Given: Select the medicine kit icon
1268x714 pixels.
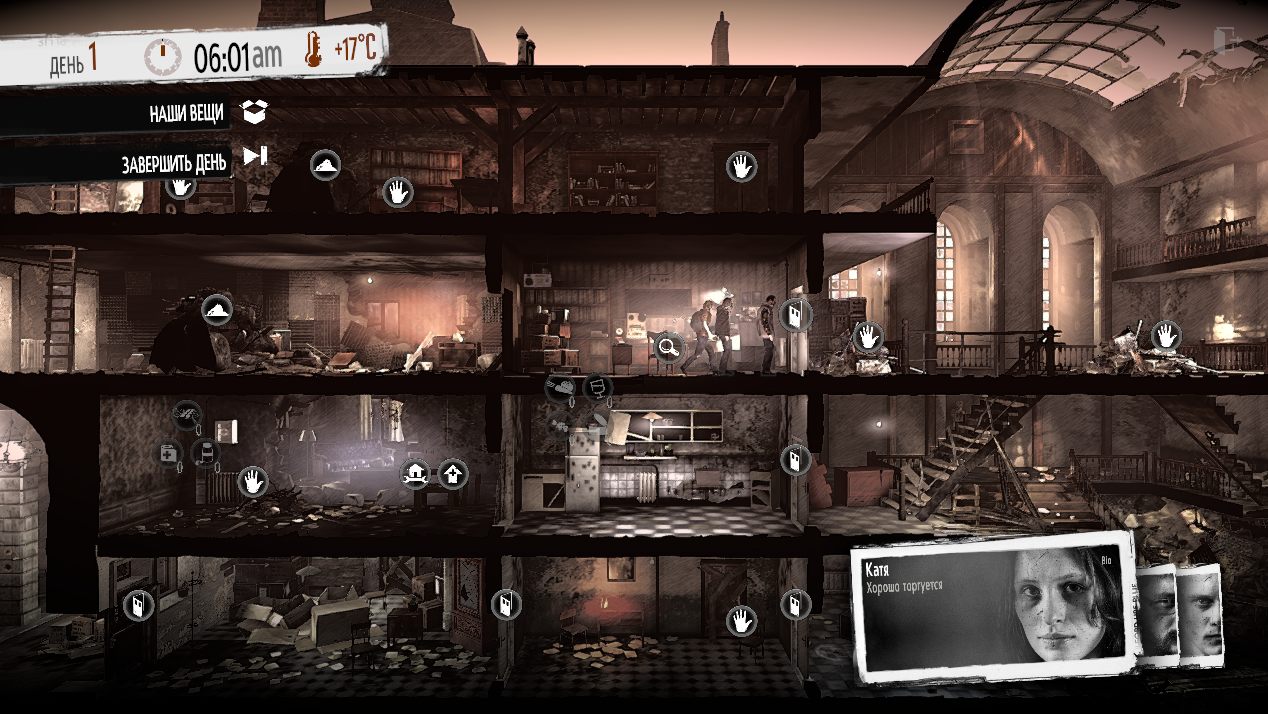Looking at the screenshot, I should pyautogui.click(x=169, y=453).
